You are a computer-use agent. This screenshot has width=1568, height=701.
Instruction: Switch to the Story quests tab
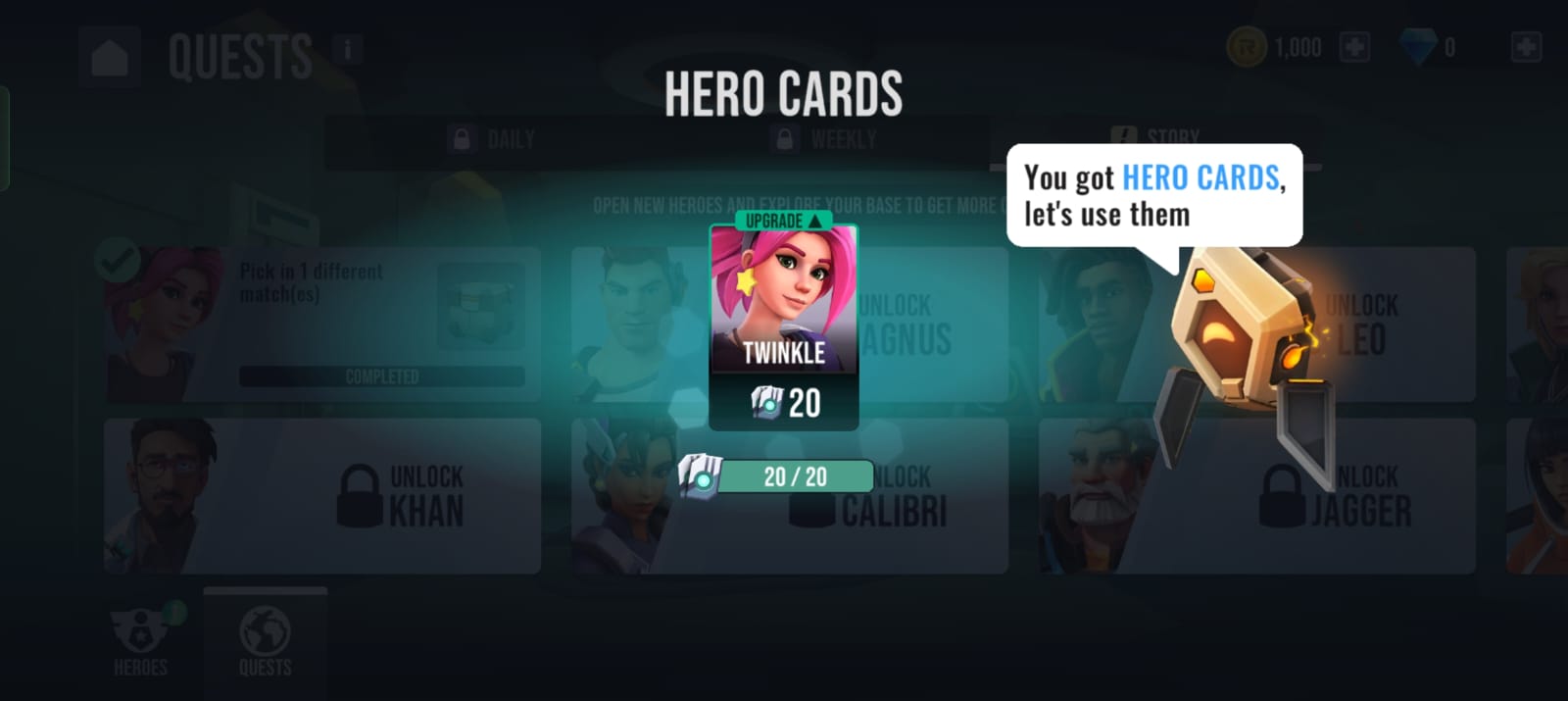click(x=1156, y=135)
